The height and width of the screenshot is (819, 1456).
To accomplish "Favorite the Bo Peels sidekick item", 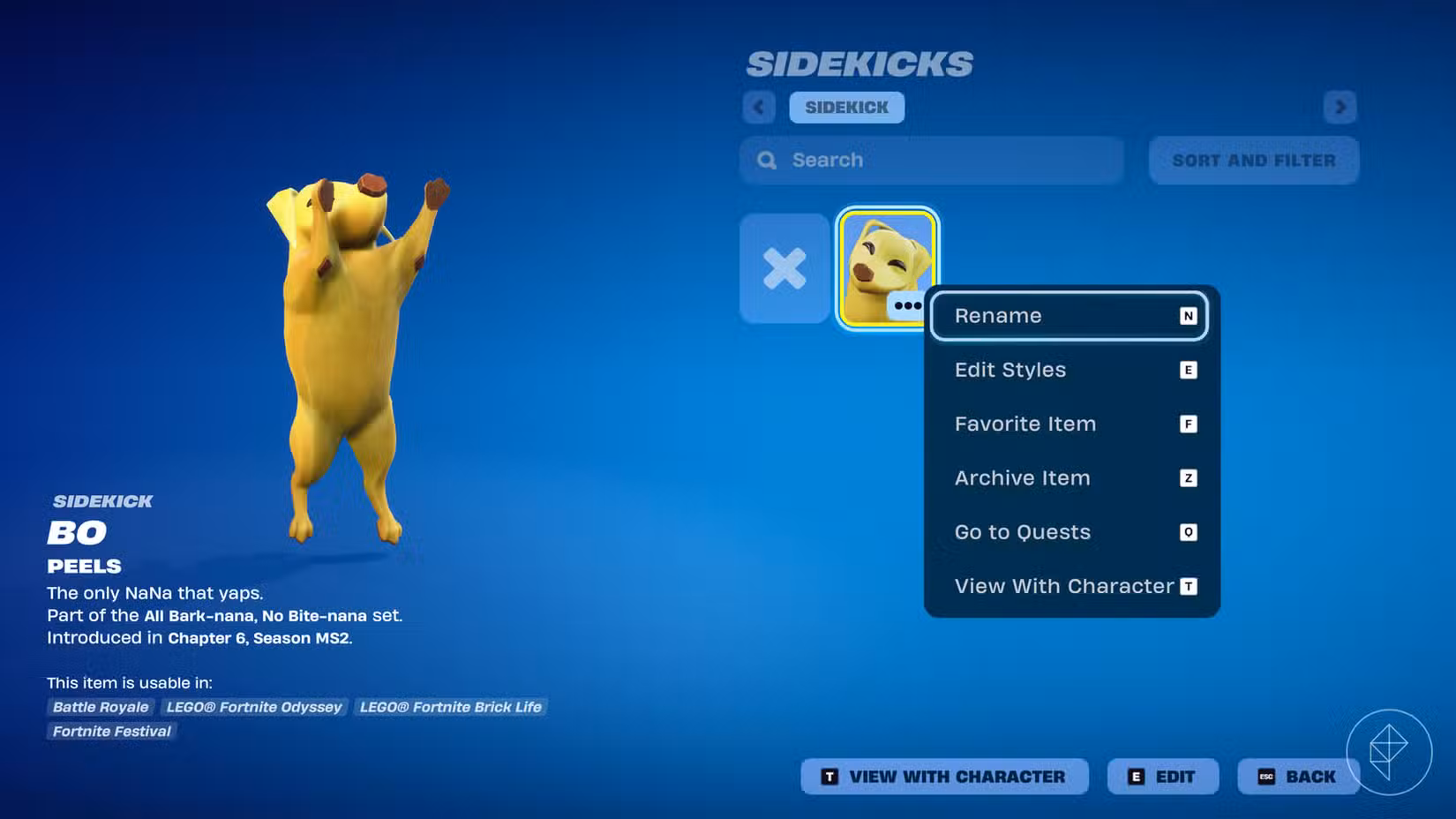I will [1024, 424].
